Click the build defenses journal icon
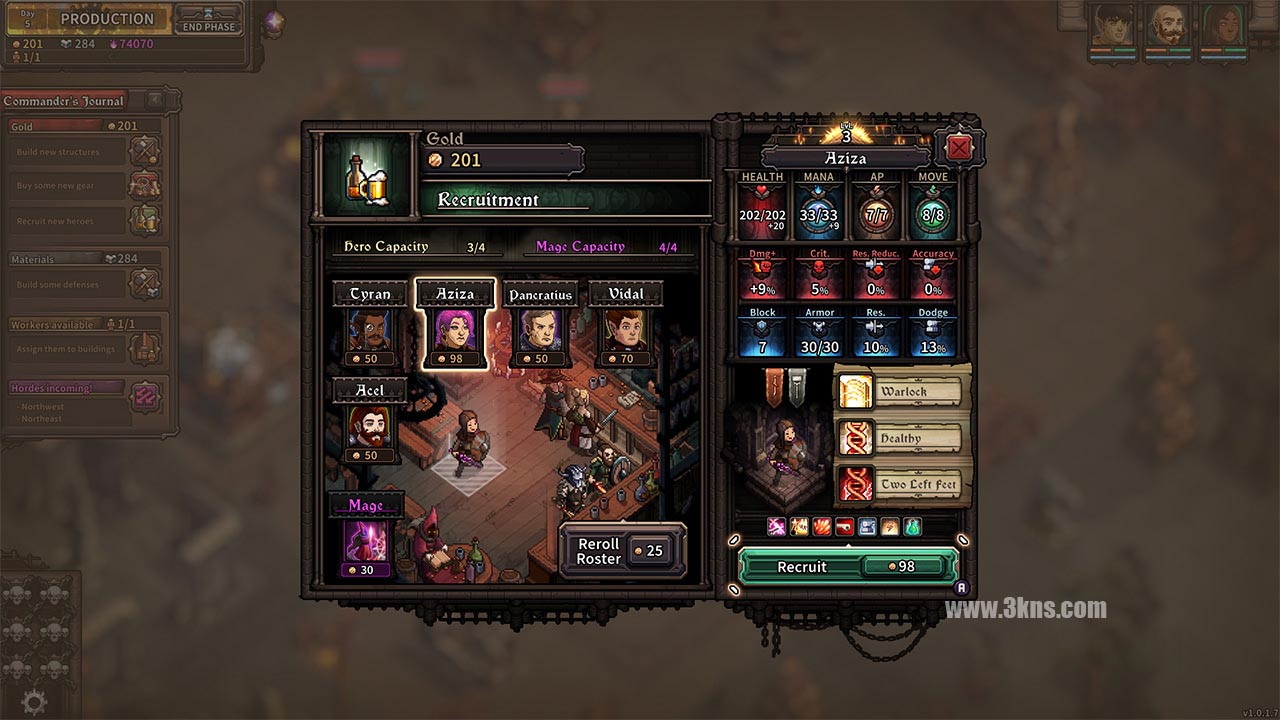This screenshot has height=720, width=1280. pos(145,284)
